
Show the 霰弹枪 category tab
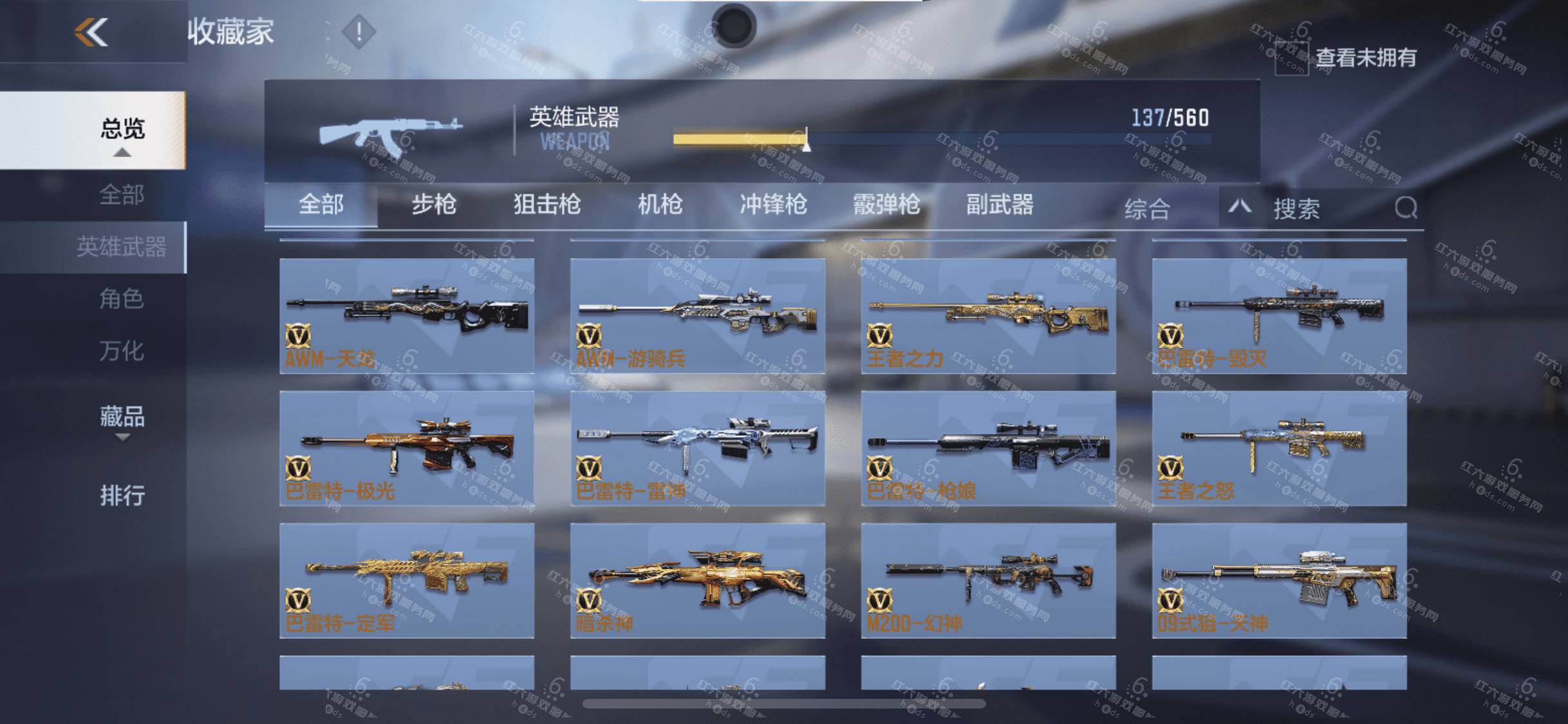pyautogui.click(x=886, y=205)
